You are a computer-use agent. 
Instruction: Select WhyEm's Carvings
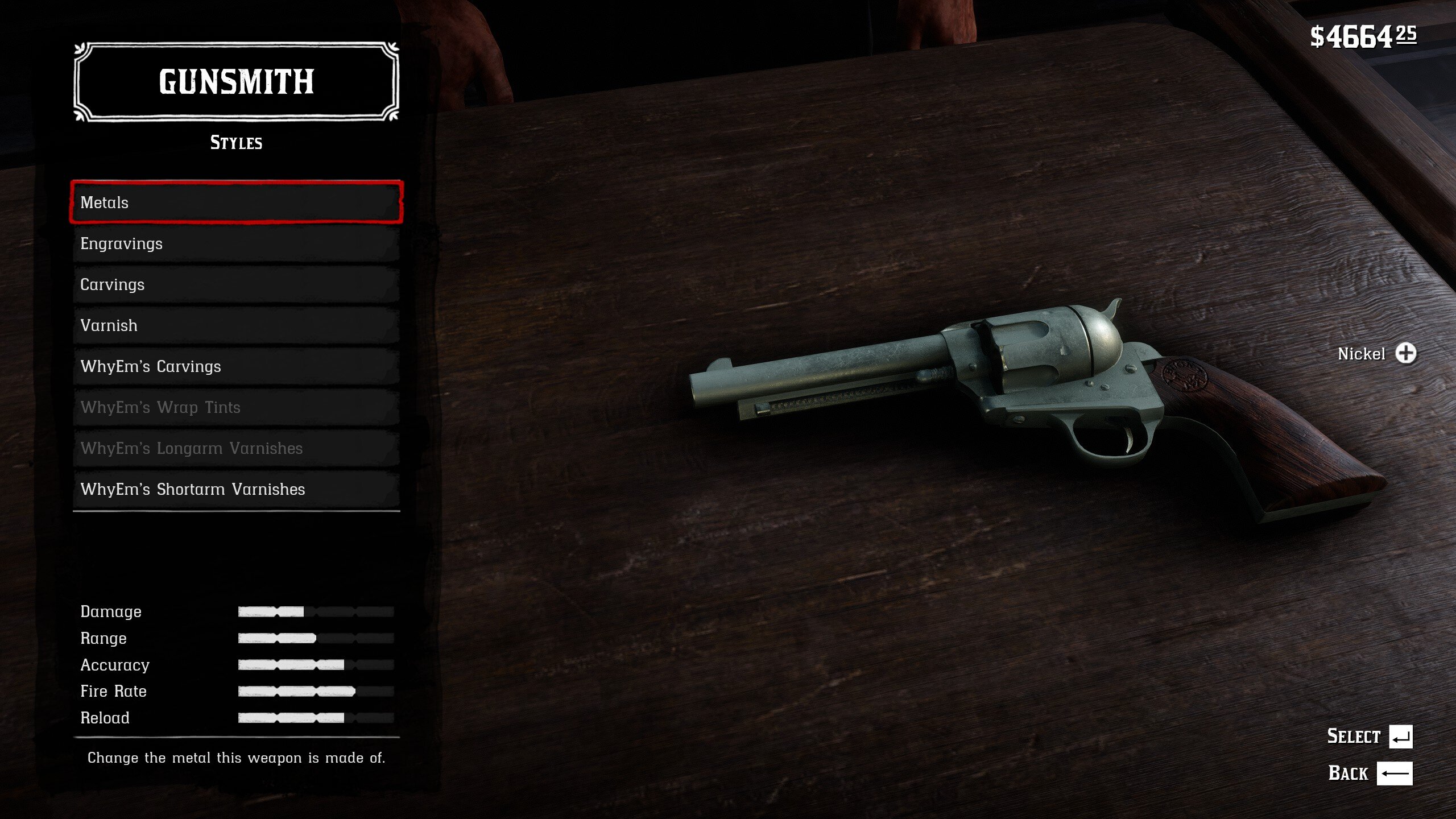coord(236,366)
